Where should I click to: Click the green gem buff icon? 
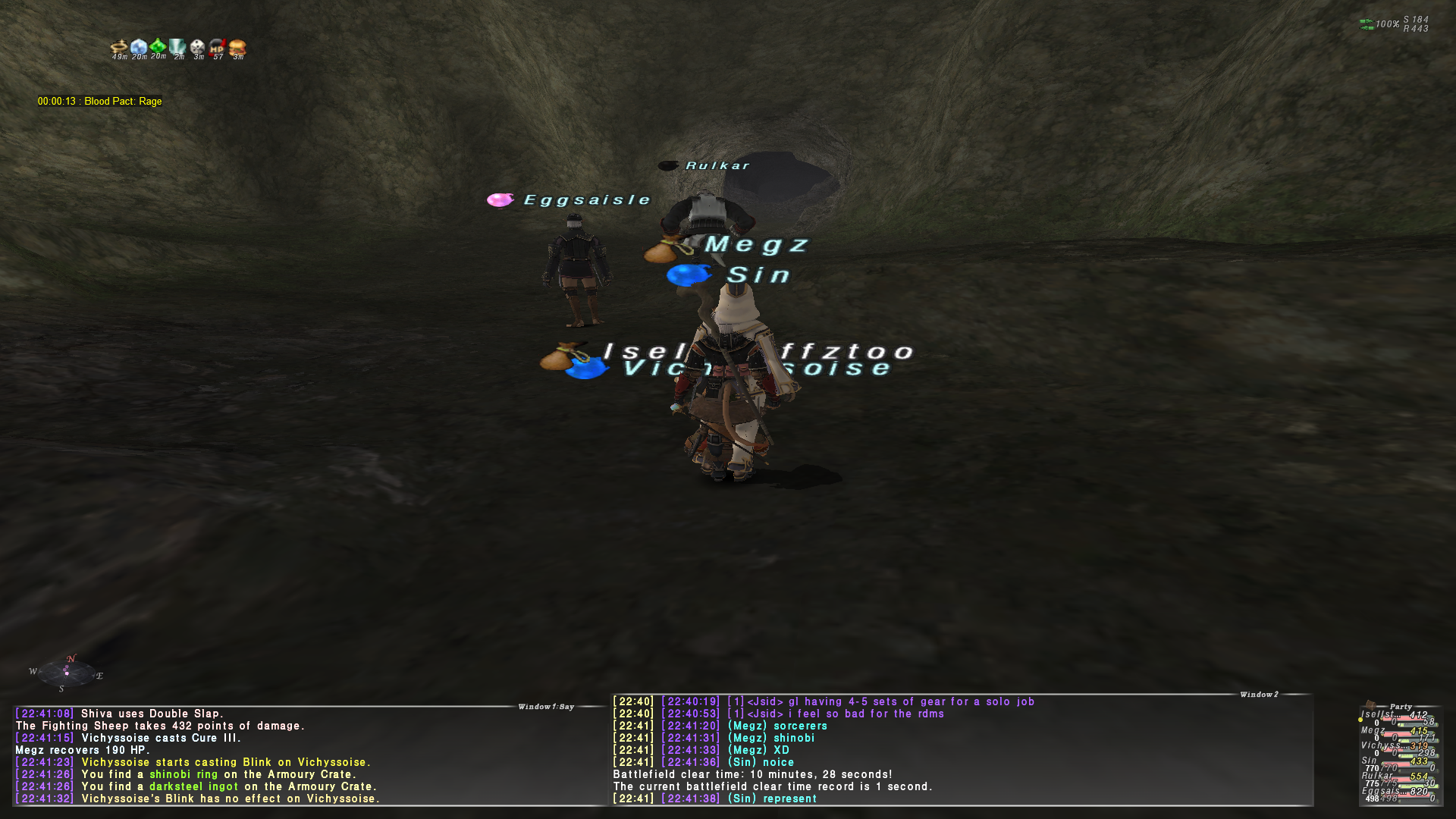point(158,48)
